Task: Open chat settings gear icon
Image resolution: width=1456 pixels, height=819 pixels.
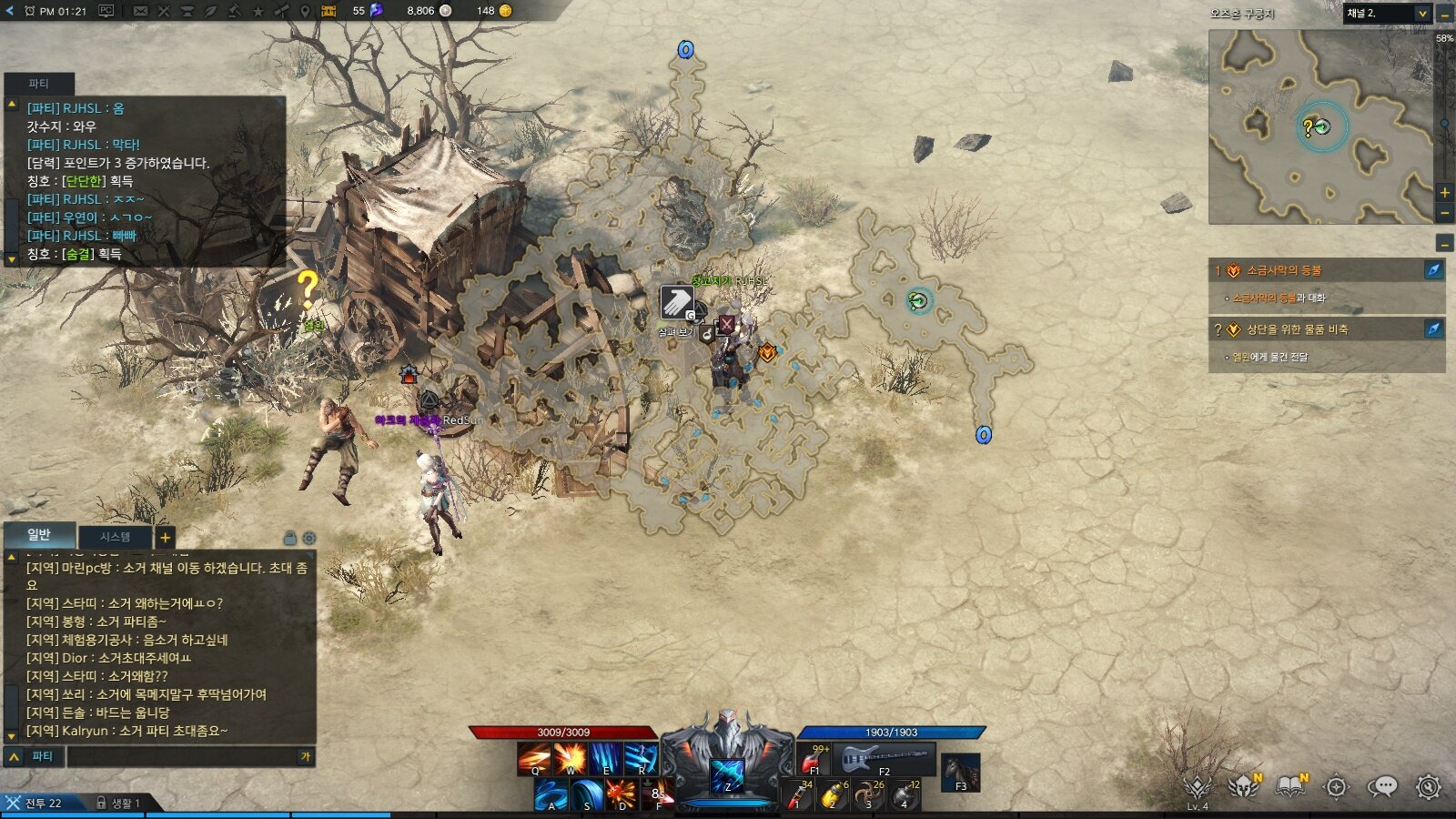Action: [309, 538]
